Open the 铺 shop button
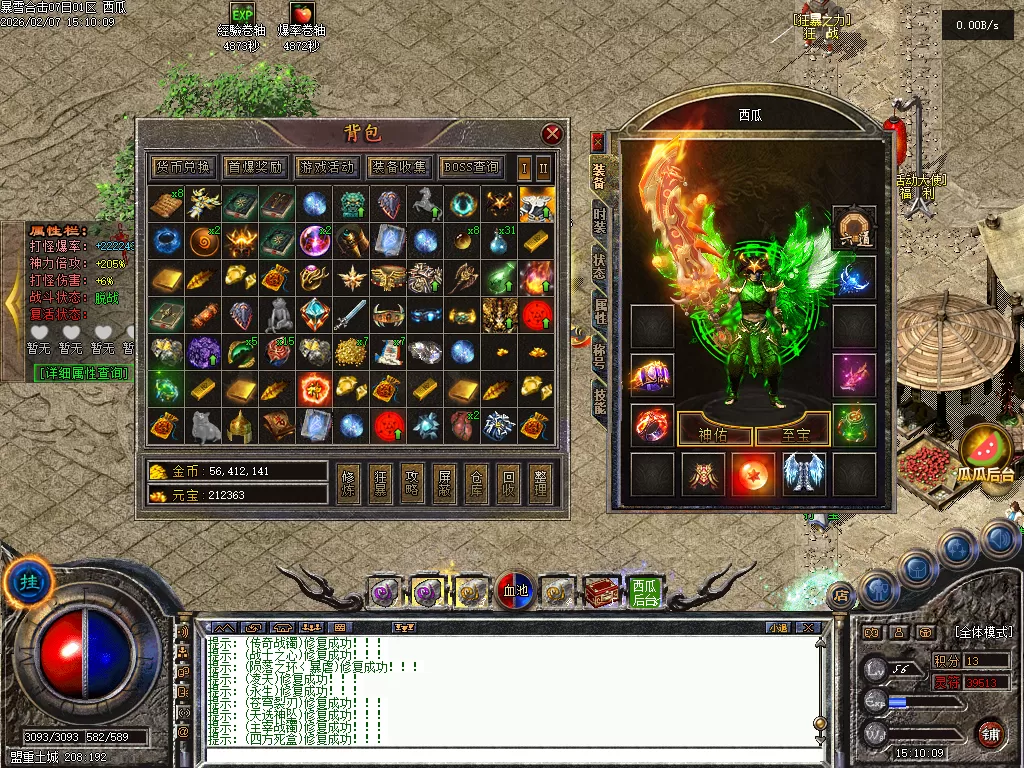1024x768 pixels. 989,733
